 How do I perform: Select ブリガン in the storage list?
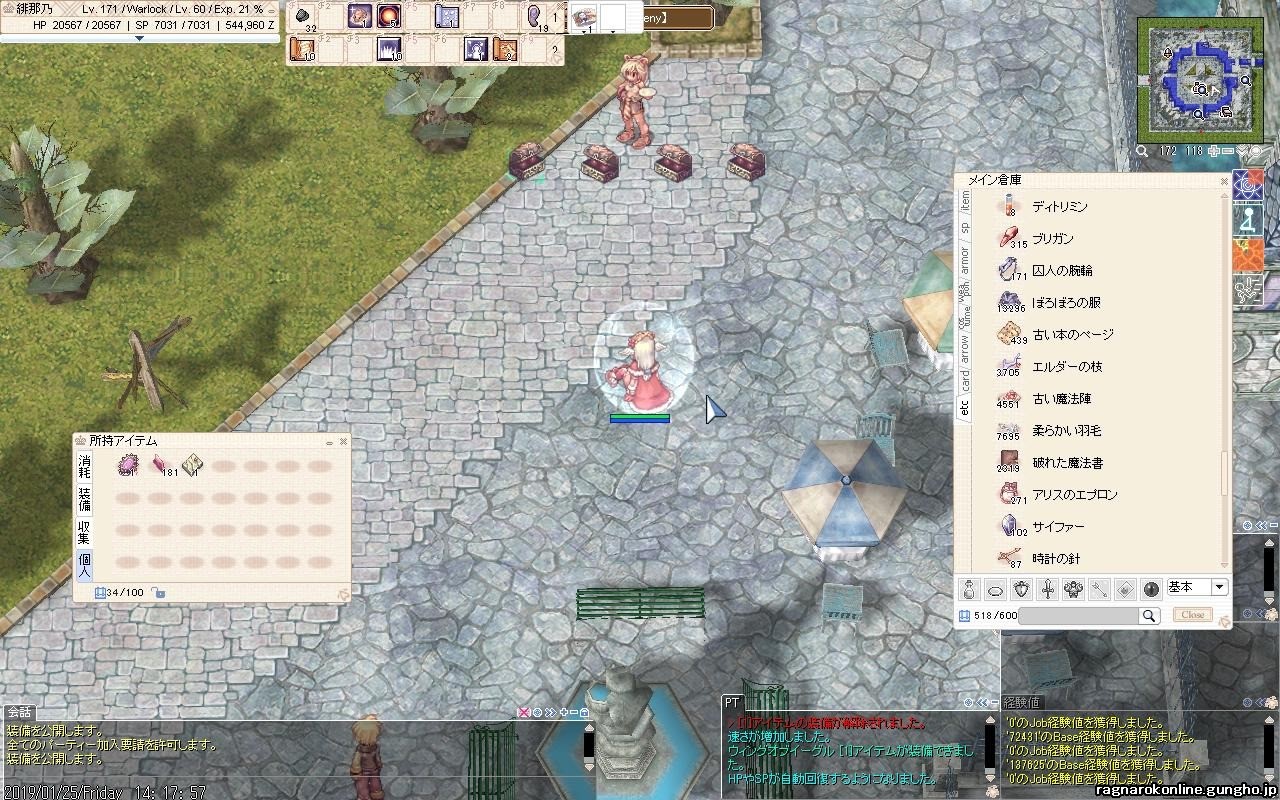point(1052,239)
